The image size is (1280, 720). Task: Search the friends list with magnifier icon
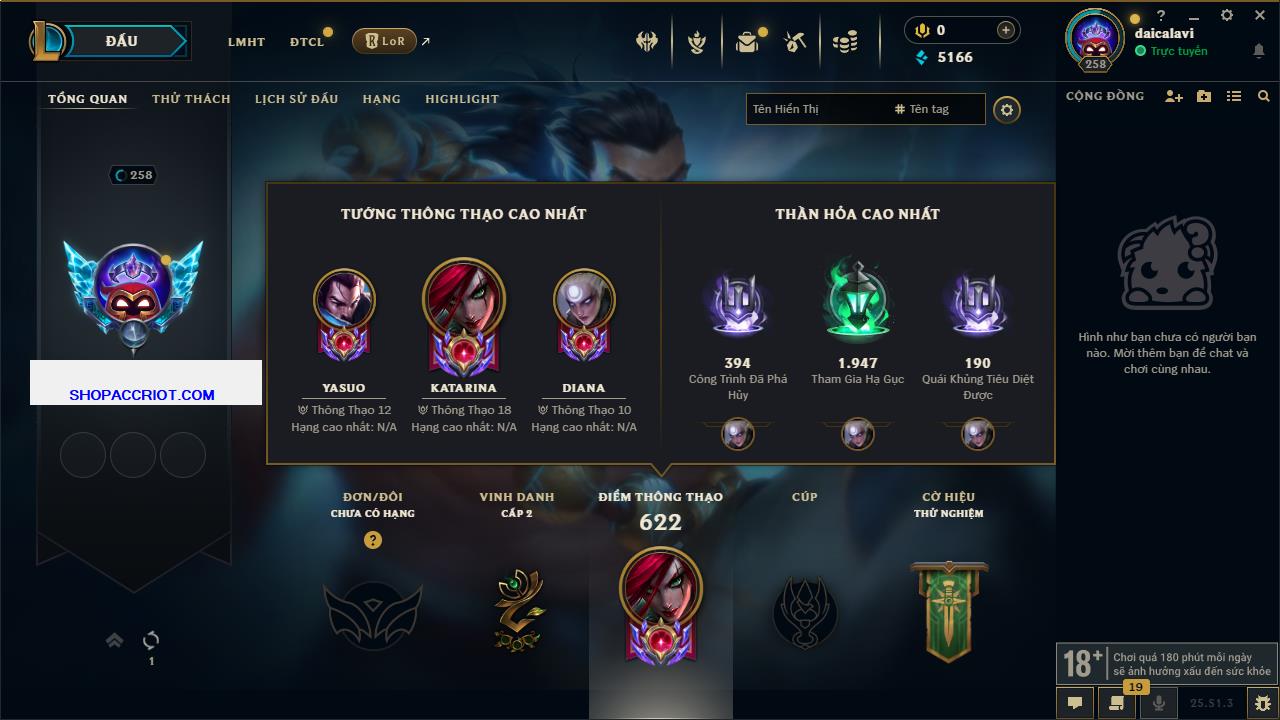click(x=1264, y=96)
